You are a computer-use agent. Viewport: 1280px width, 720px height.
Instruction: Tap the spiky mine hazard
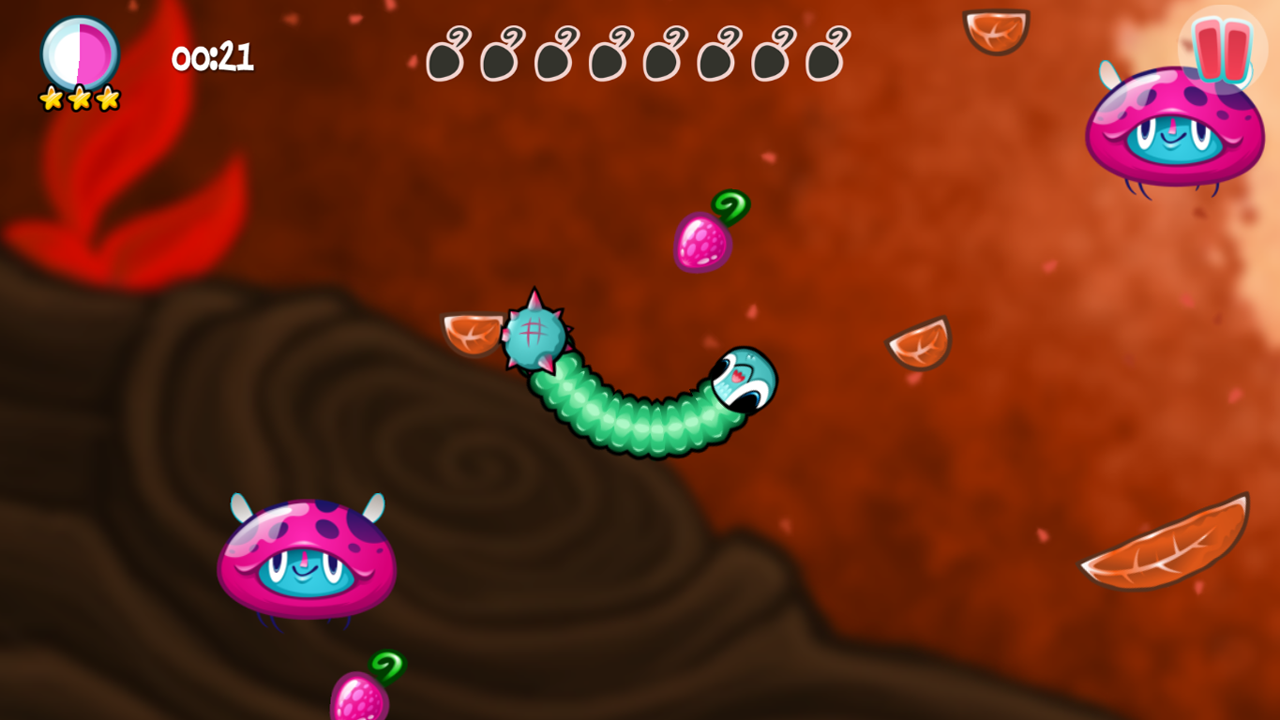pyautogui.click(x=535, y=335)
